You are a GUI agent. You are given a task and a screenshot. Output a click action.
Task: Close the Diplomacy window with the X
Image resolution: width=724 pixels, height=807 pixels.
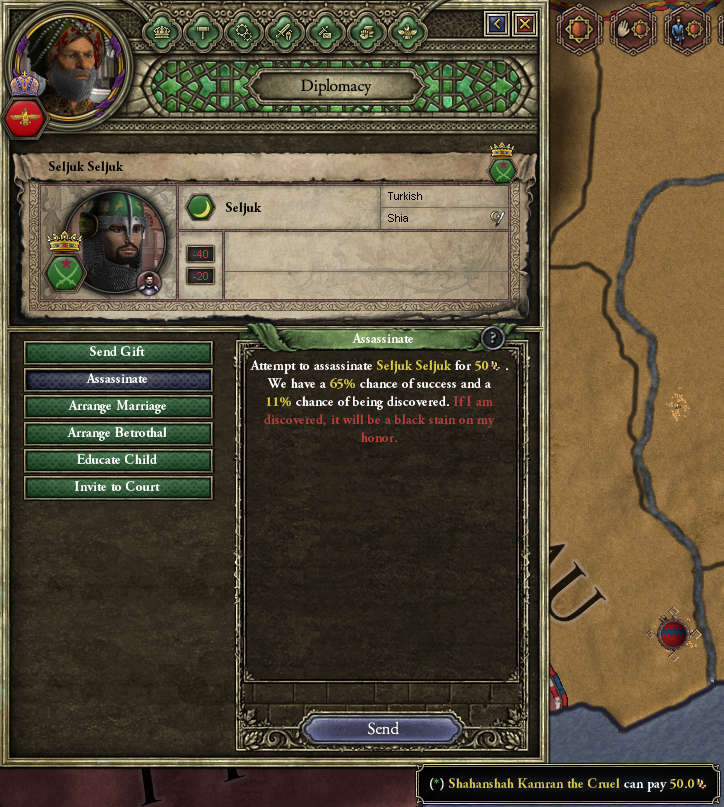point(524,24)
